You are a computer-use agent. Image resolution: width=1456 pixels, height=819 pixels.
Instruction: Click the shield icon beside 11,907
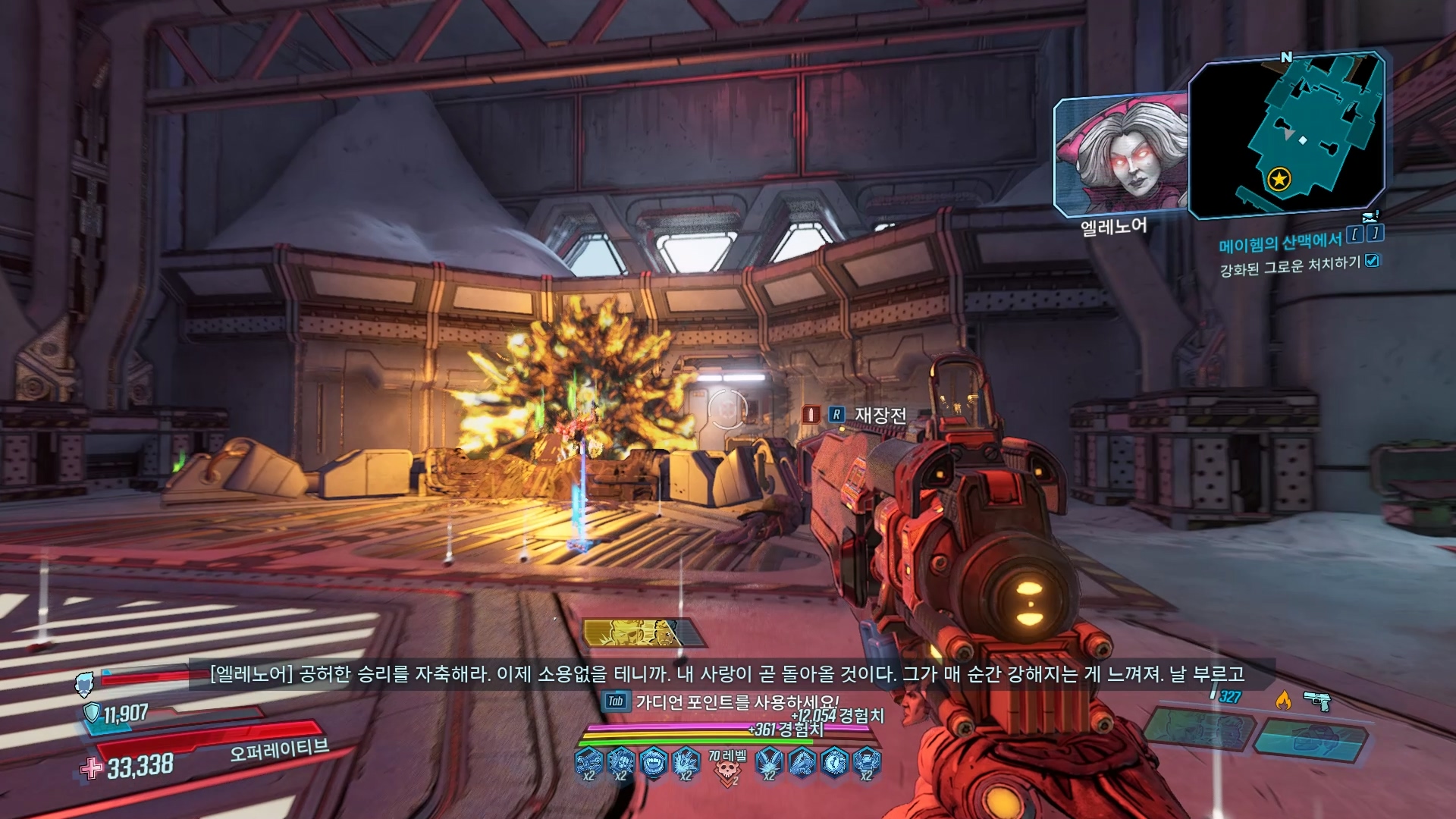tap(92, 712)
